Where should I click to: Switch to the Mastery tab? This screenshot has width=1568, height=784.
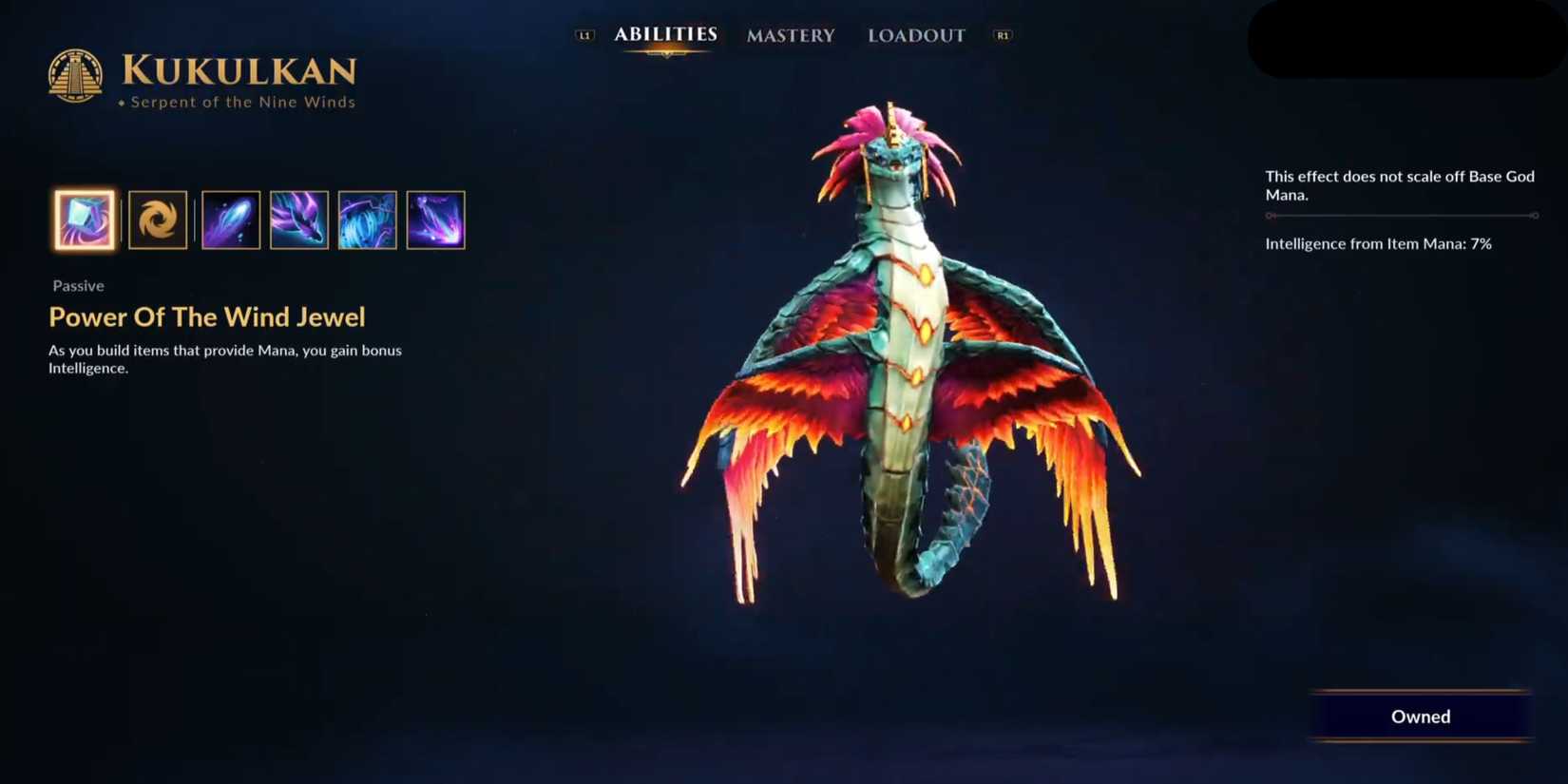click(x=790, y=35)
